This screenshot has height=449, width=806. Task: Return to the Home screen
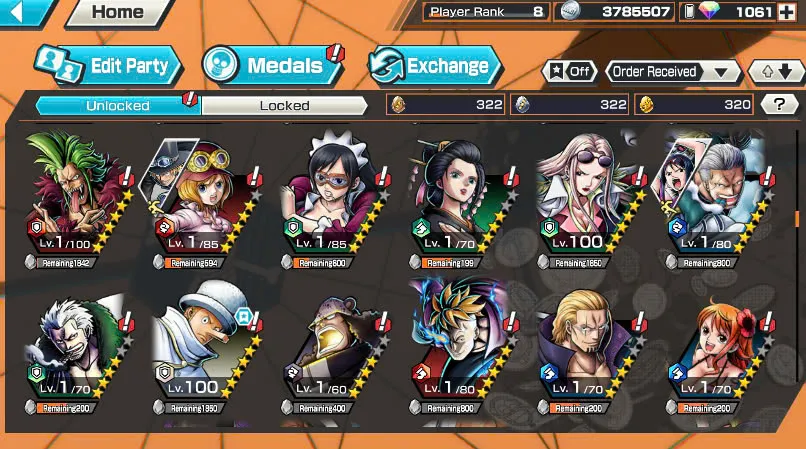coord(117,13)
